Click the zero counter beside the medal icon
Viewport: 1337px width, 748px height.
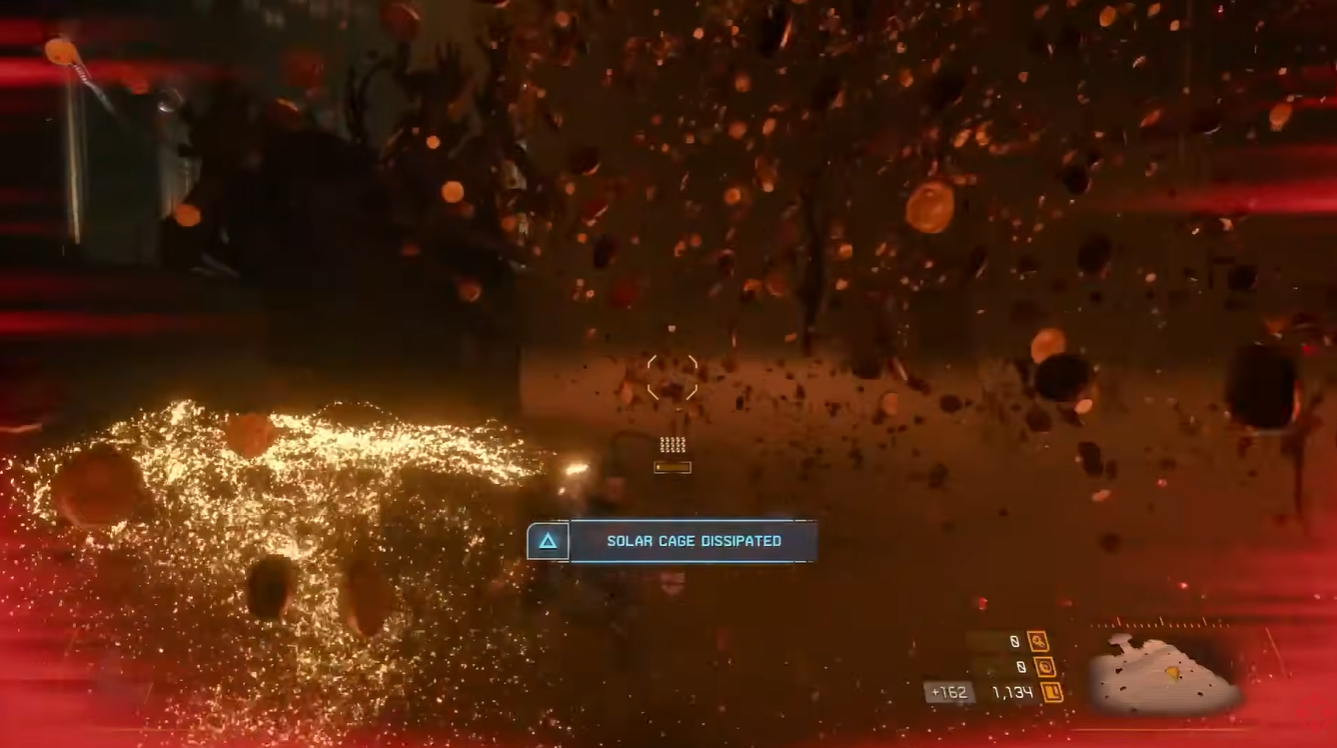1023,667
